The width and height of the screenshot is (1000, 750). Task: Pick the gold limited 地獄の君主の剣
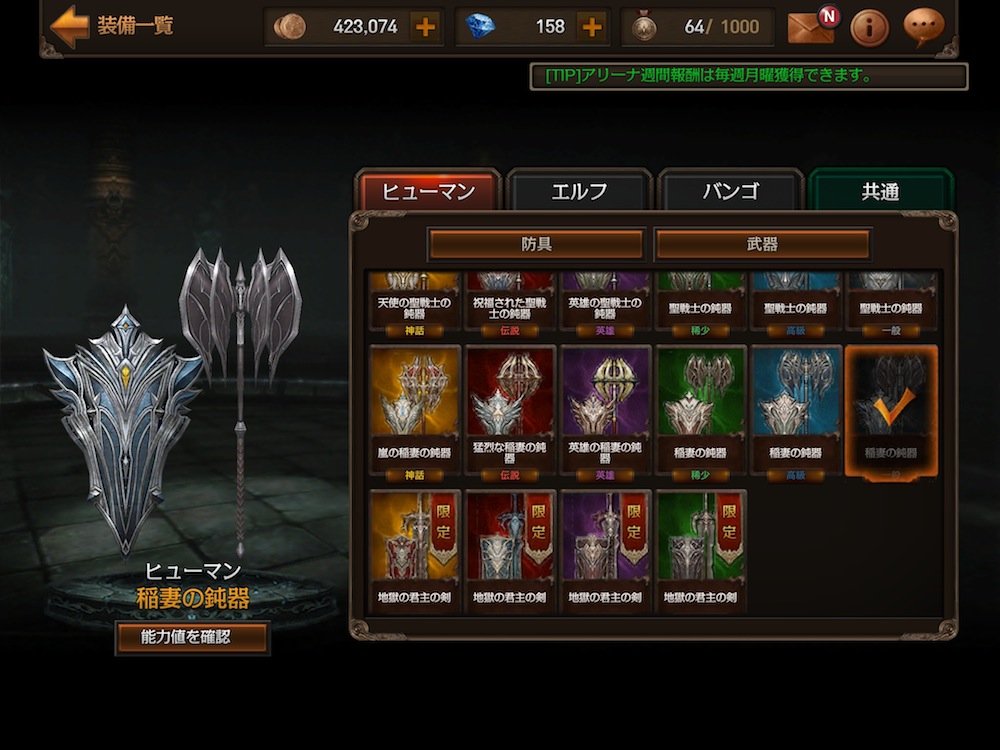tap(415, 550)
